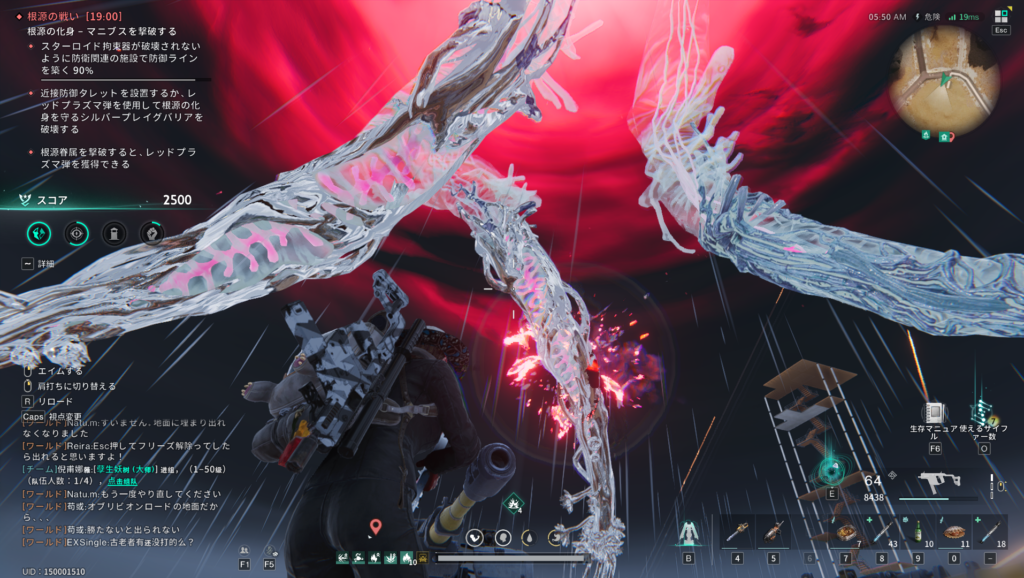Screen dimensions: 1024x578
Task: Select the first highlighted teal objective icon
Action: pyautogui.click(x=40, y=233)
